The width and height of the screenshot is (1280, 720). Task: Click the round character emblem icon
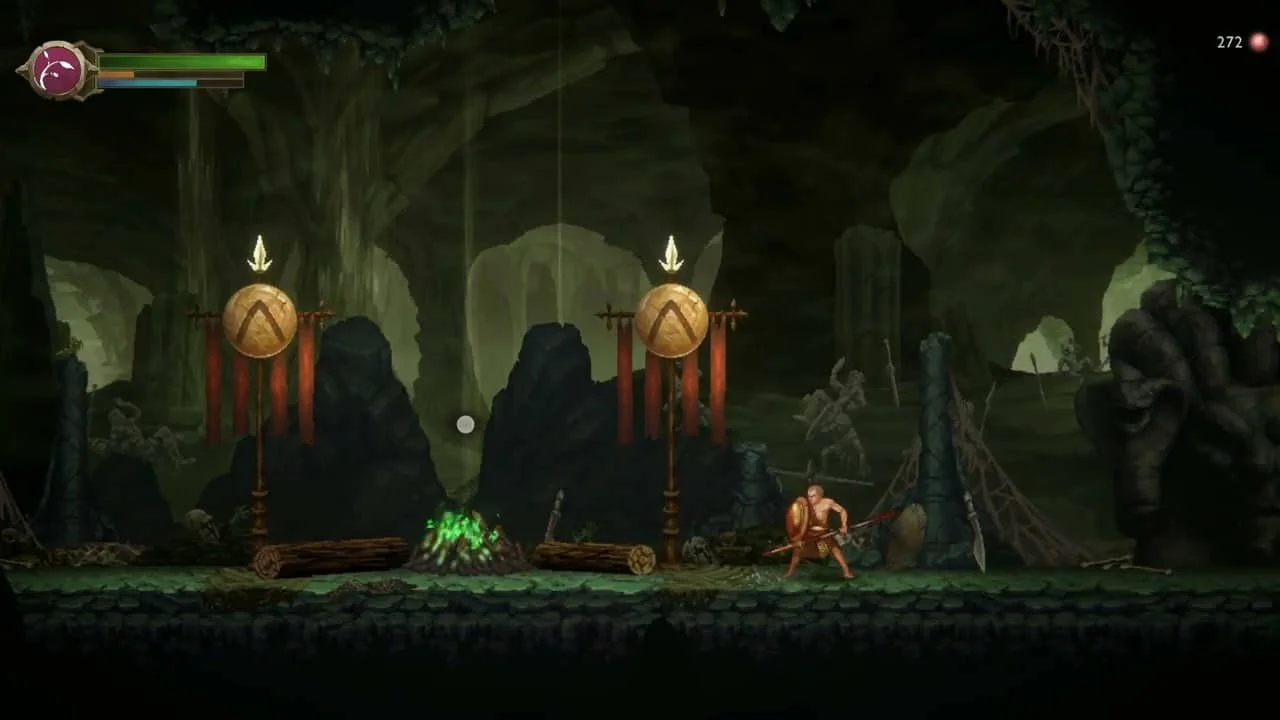58,70
